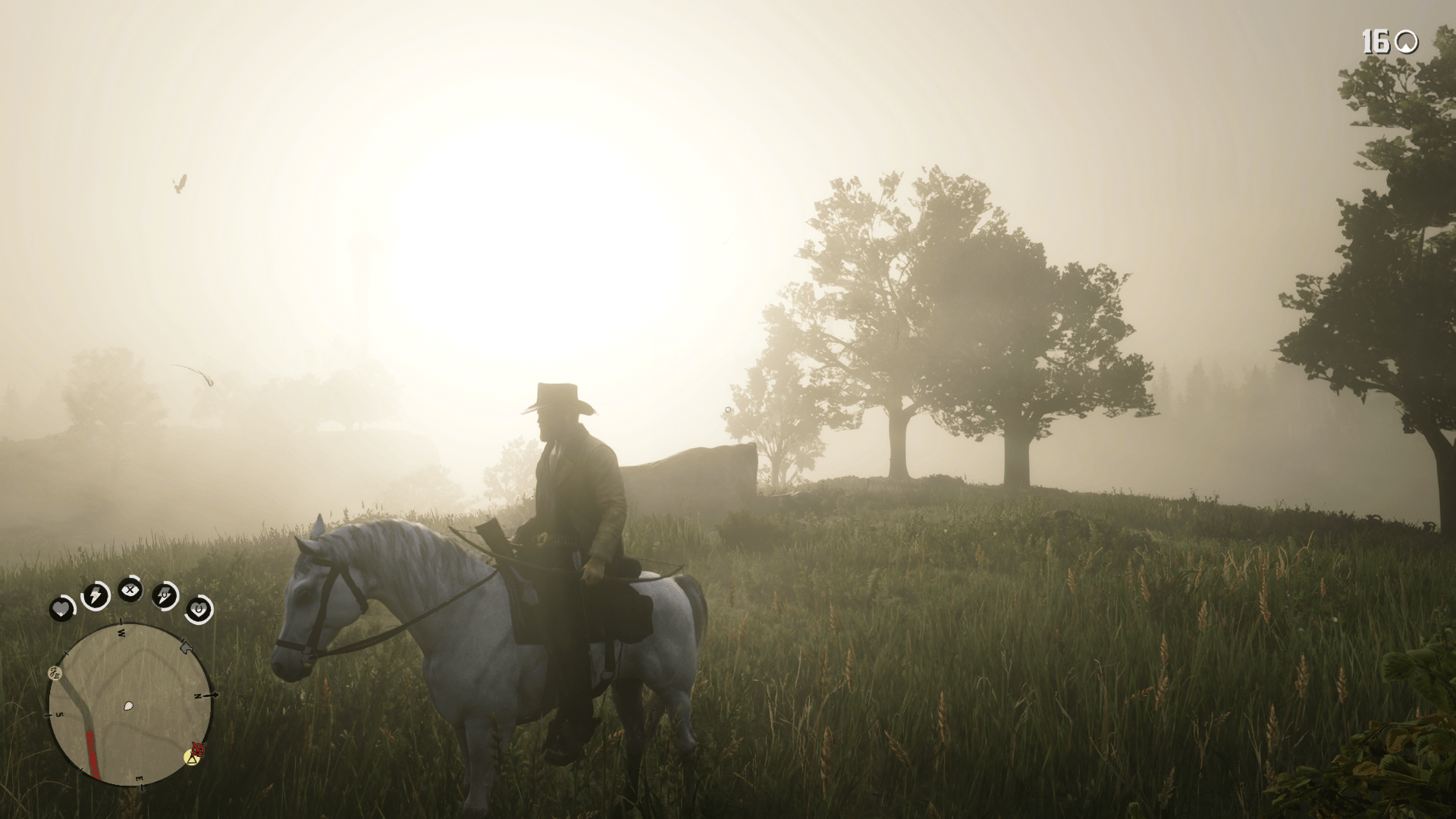Screen dimensions: 1456x819
Task: Select the player health core heart icon
Action: click(63, 609)
